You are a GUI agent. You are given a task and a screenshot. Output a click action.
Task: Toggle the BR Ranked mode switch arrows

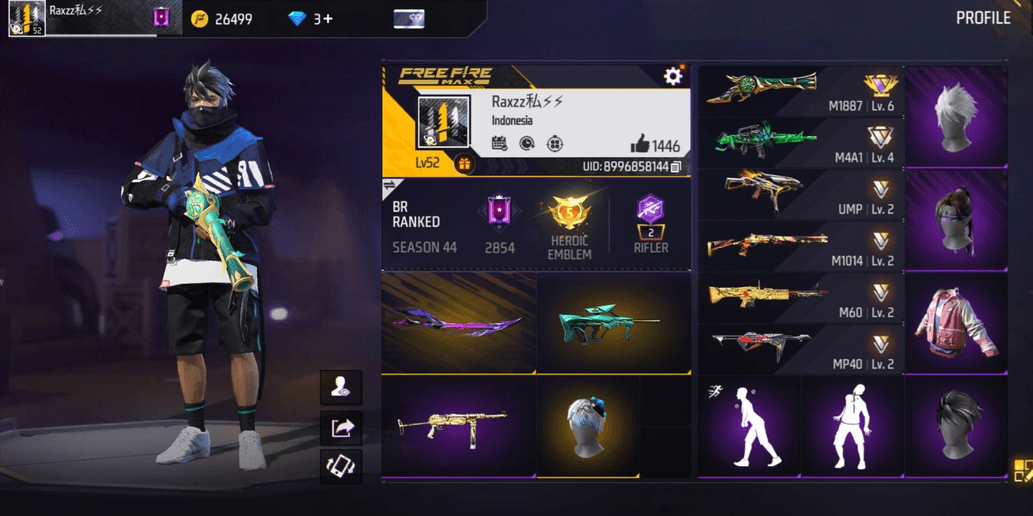pos(391,186)
